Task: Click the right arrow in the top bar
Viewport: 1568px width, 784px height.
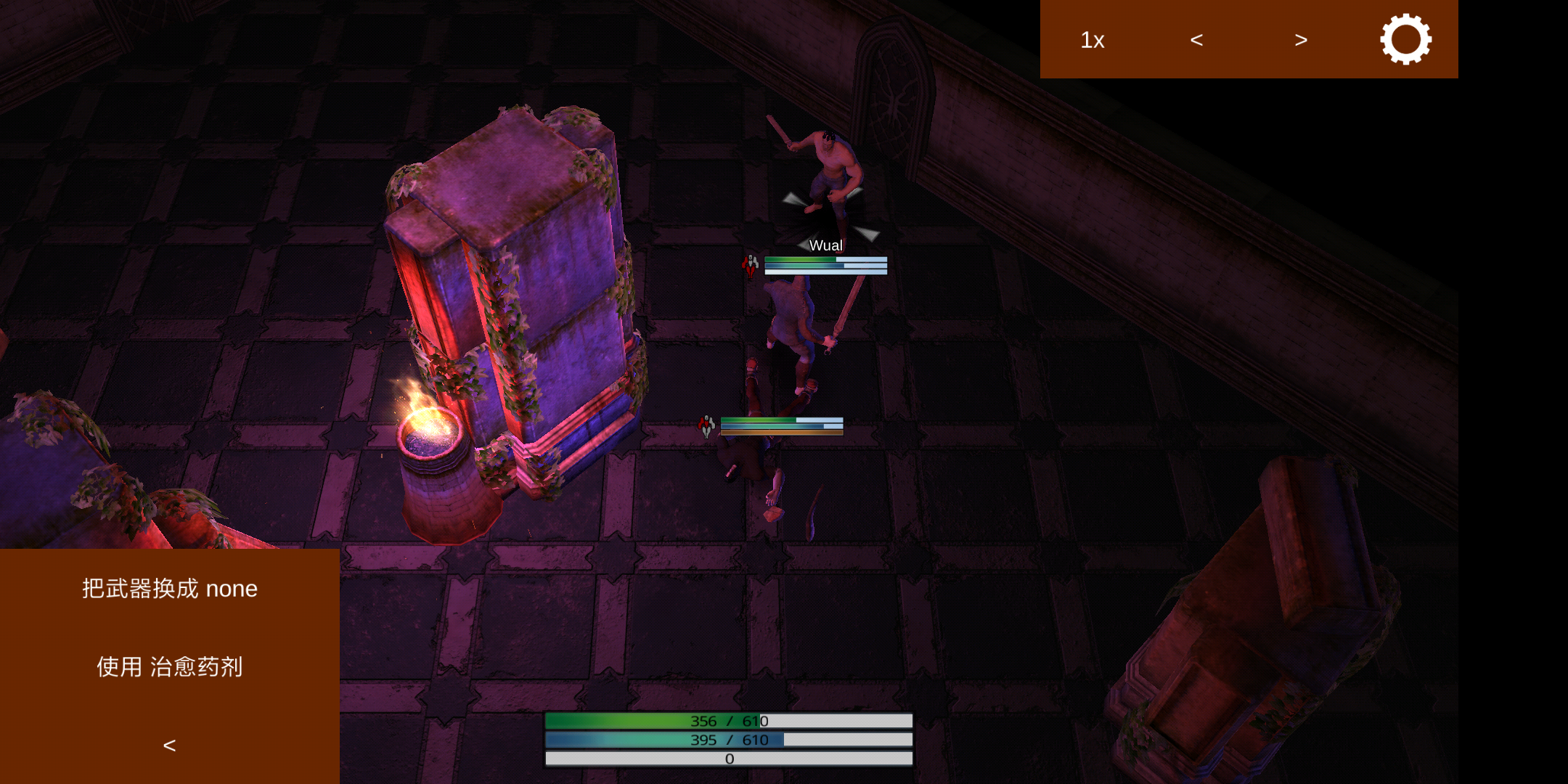Action: [1301, 40]
